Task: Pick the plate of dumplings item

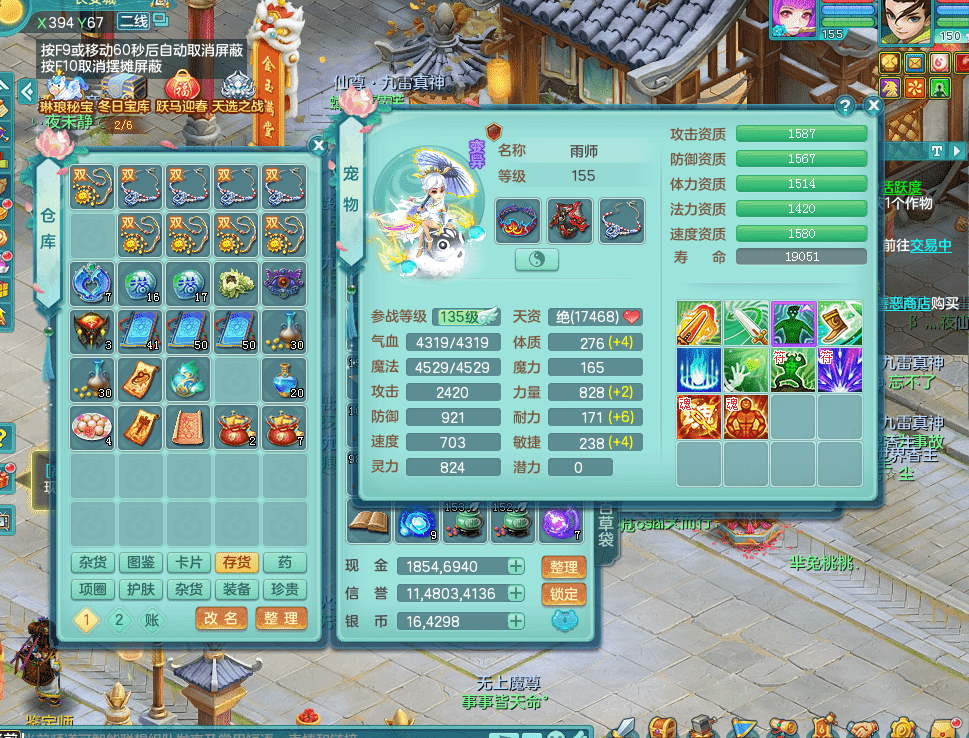Action: [x=92, y=427]
